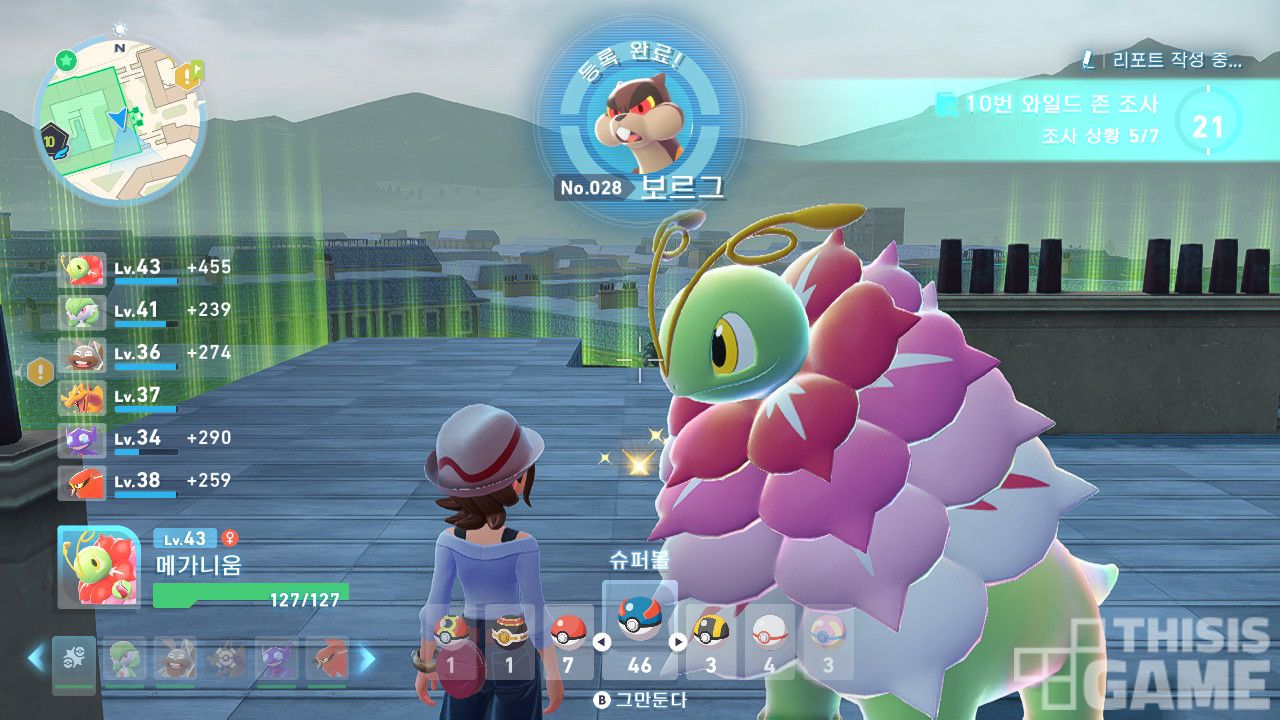This screenshot has width=1280, height=720.
Task: Open the circular minimap
Action: [119, 119]
